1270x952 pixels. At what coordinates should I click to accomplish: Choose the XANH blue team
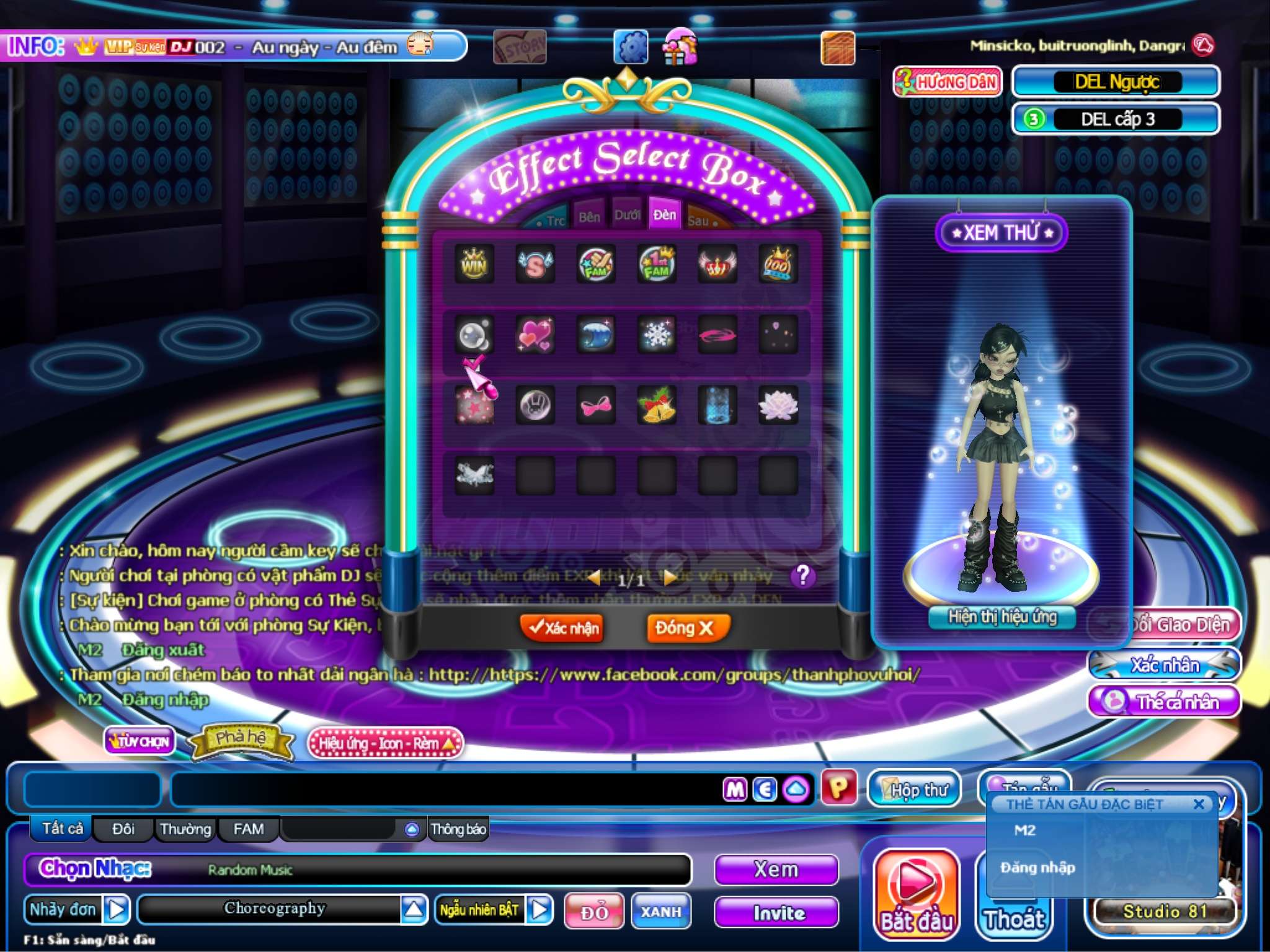click(x=661, y=912)
